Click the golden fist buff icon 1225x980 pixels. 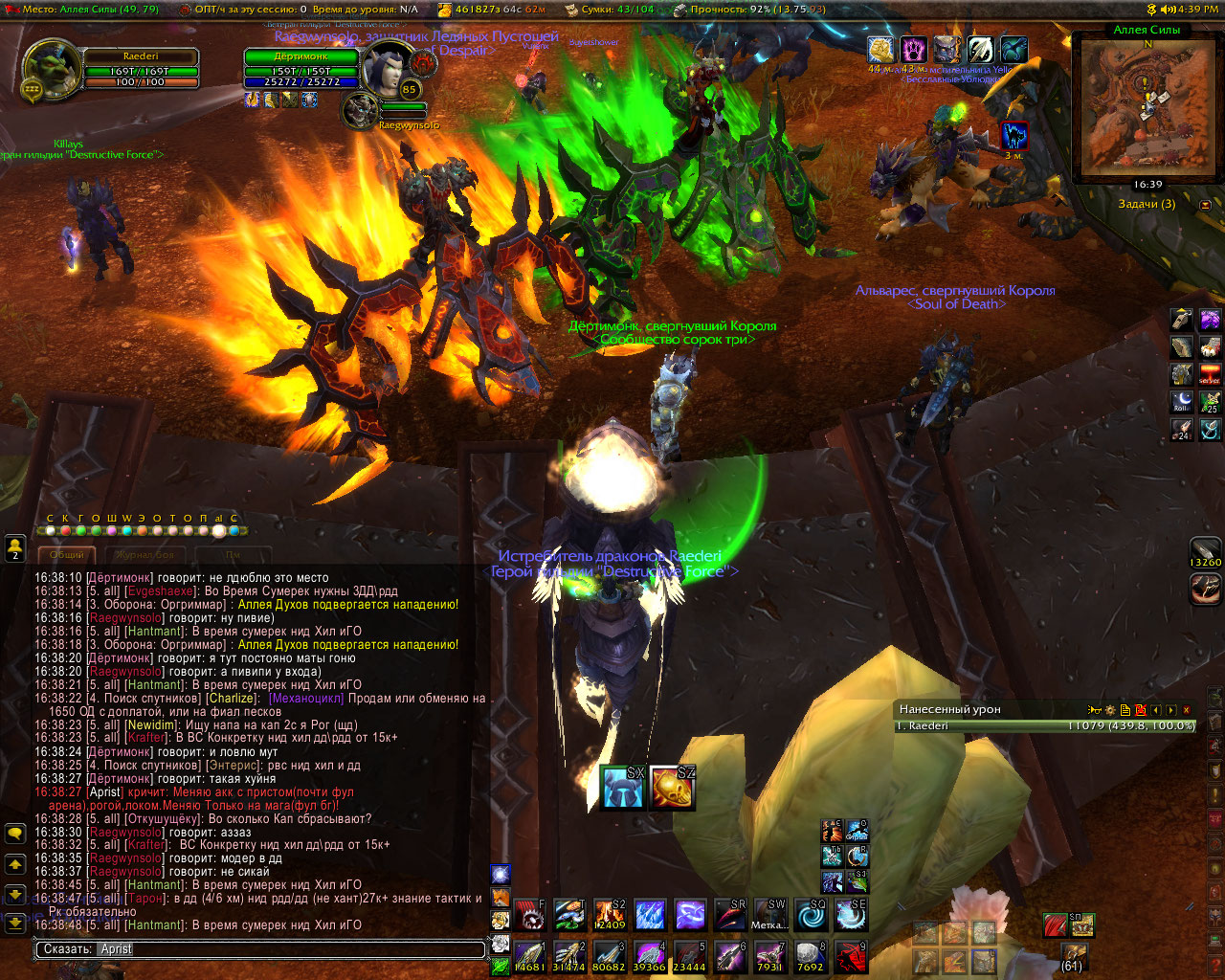[880, 50]
